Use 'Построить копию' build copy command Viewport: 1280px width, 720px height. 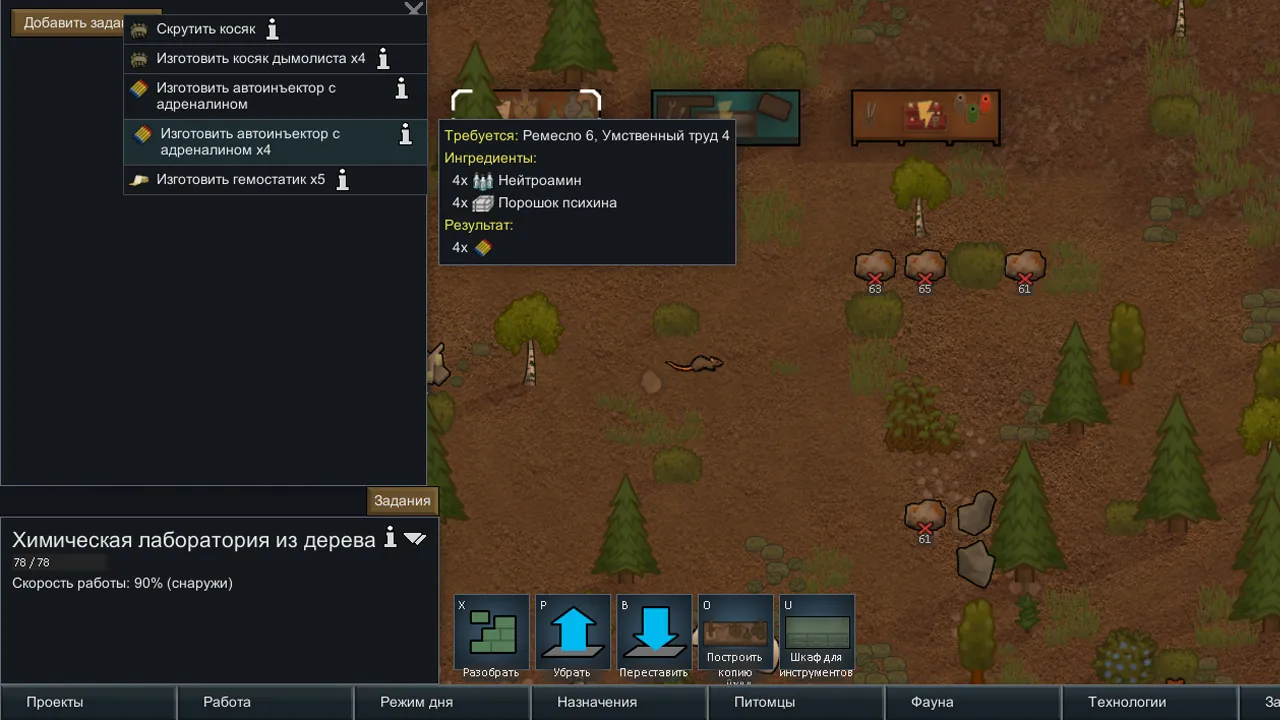click(x=735, y=637)
